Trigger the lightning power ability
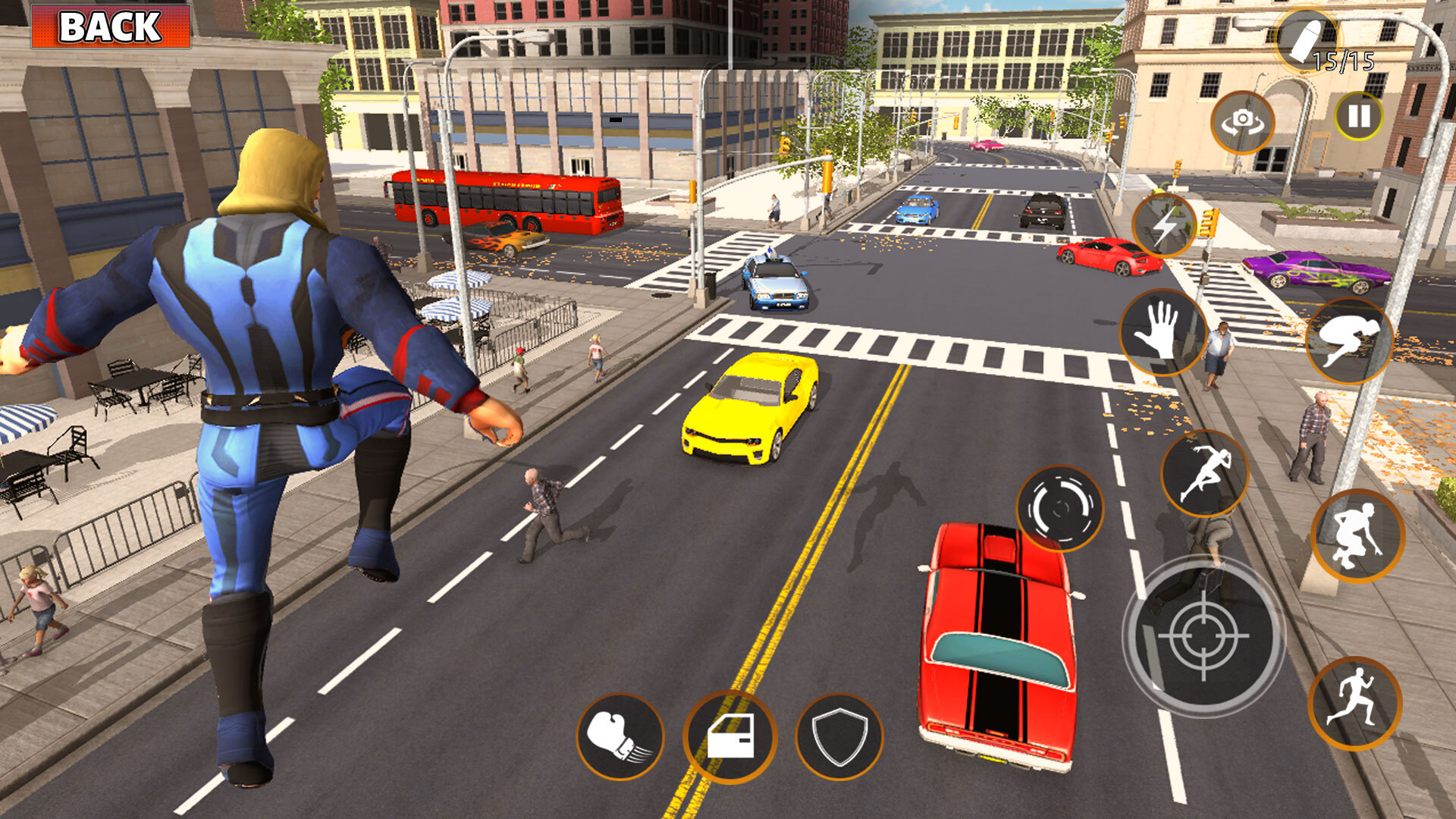This screenshot has height=819, width=1456. pyautogui.click(x=1163, y=224)
